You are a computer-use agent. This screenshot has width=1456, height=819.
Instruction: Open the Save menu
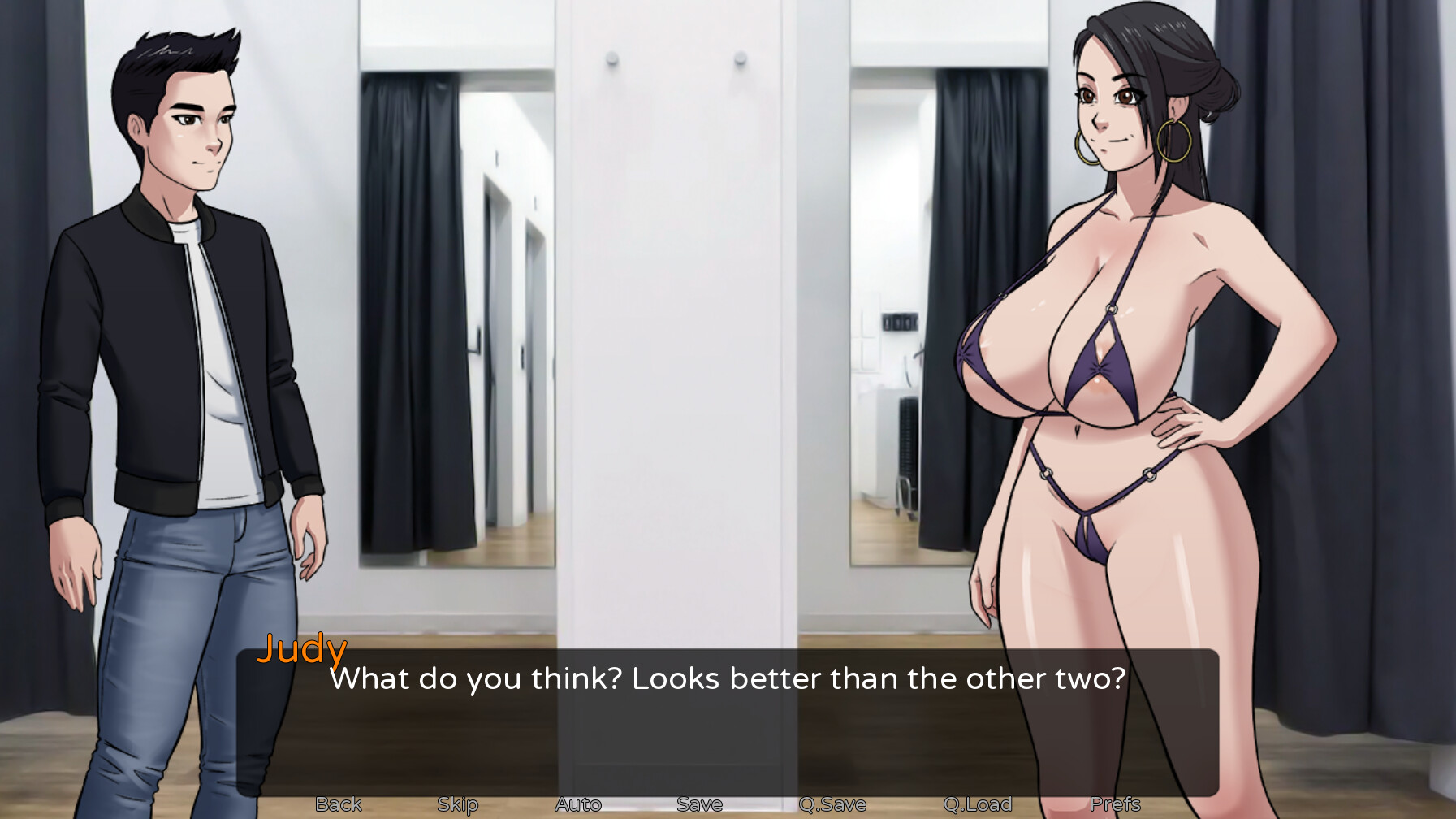(x=699, y=804)
